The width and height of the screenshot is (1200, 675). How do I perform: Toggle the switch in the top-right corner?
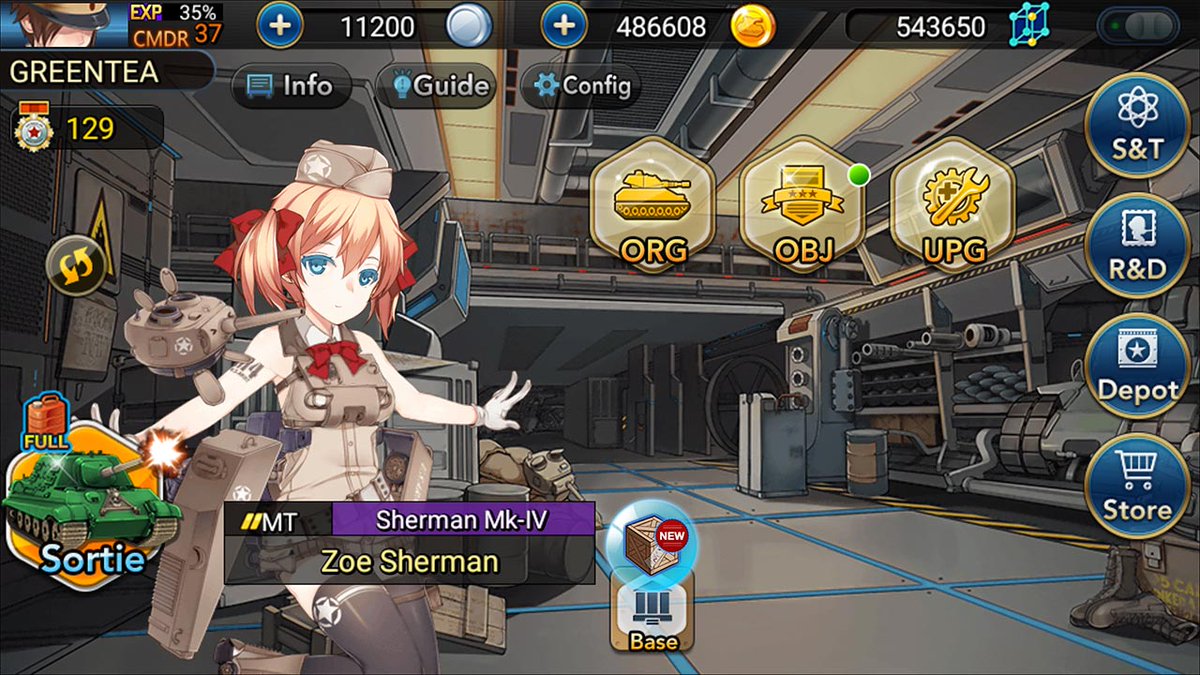click(x=1138, y=25)
